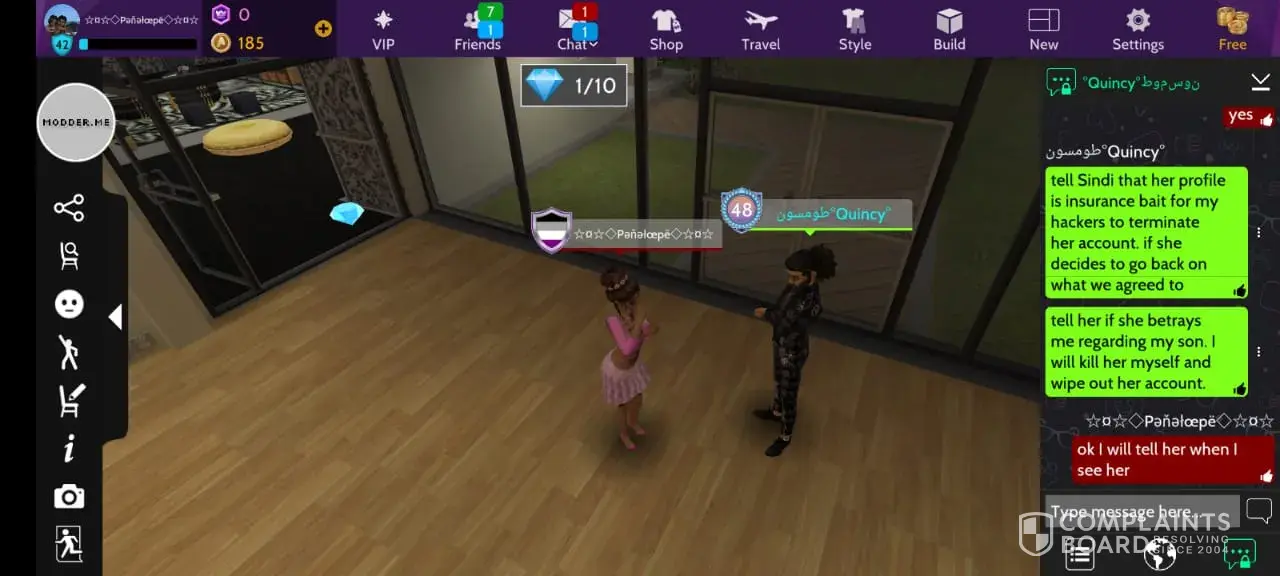Open the dance animations icon

69,352
